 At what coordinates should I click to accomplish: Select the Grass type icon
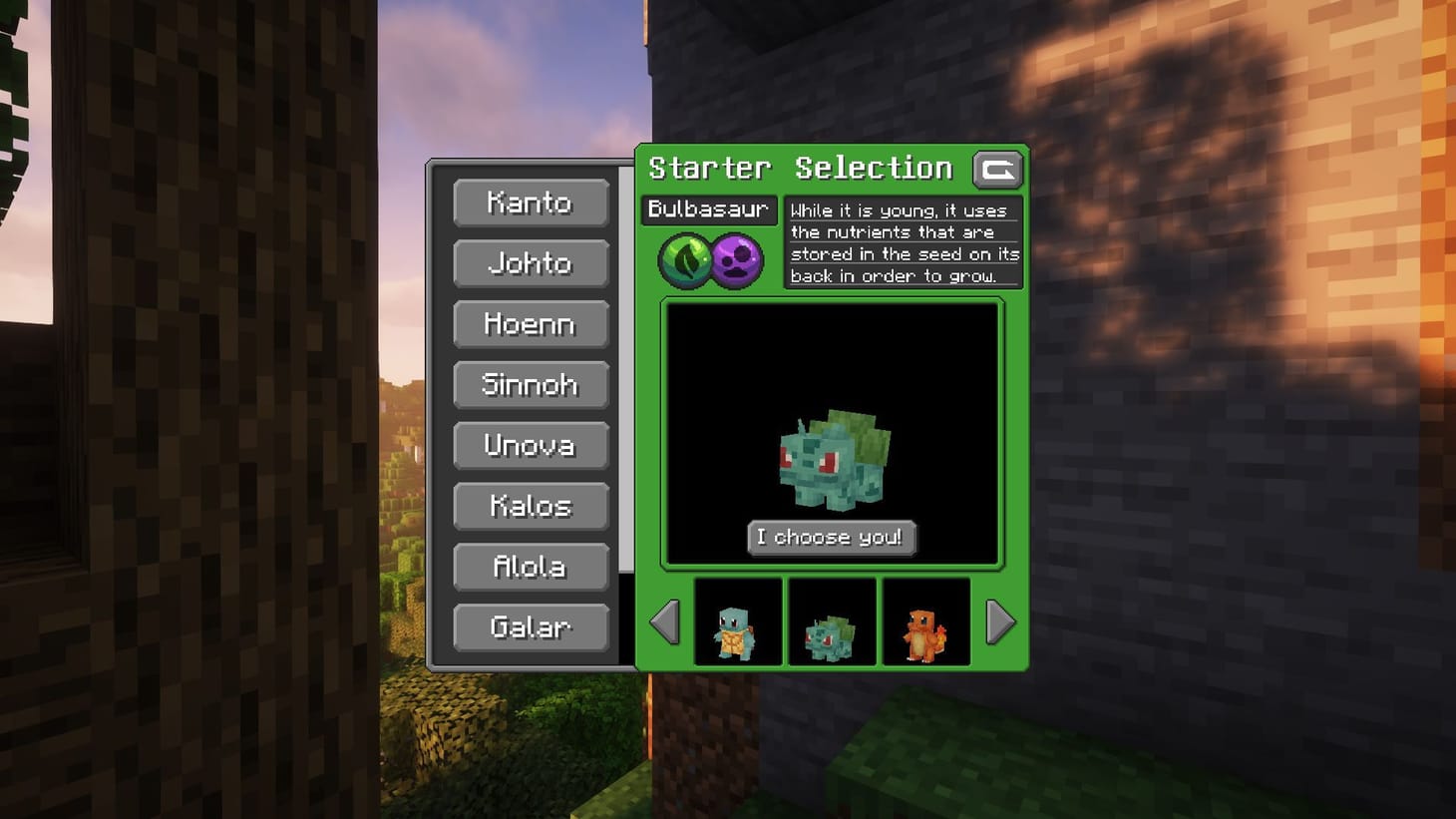click(x=685, y=262)
